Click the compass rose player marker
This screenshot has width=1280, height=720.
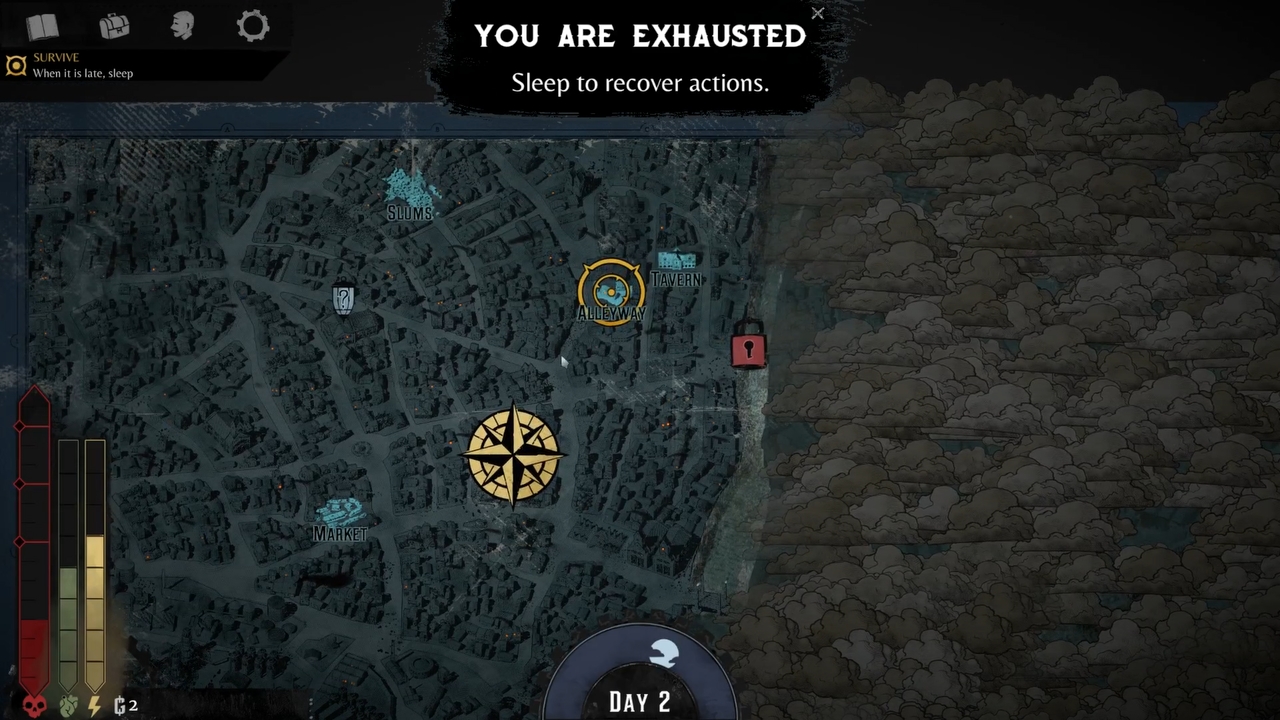(x=514, y=455)
